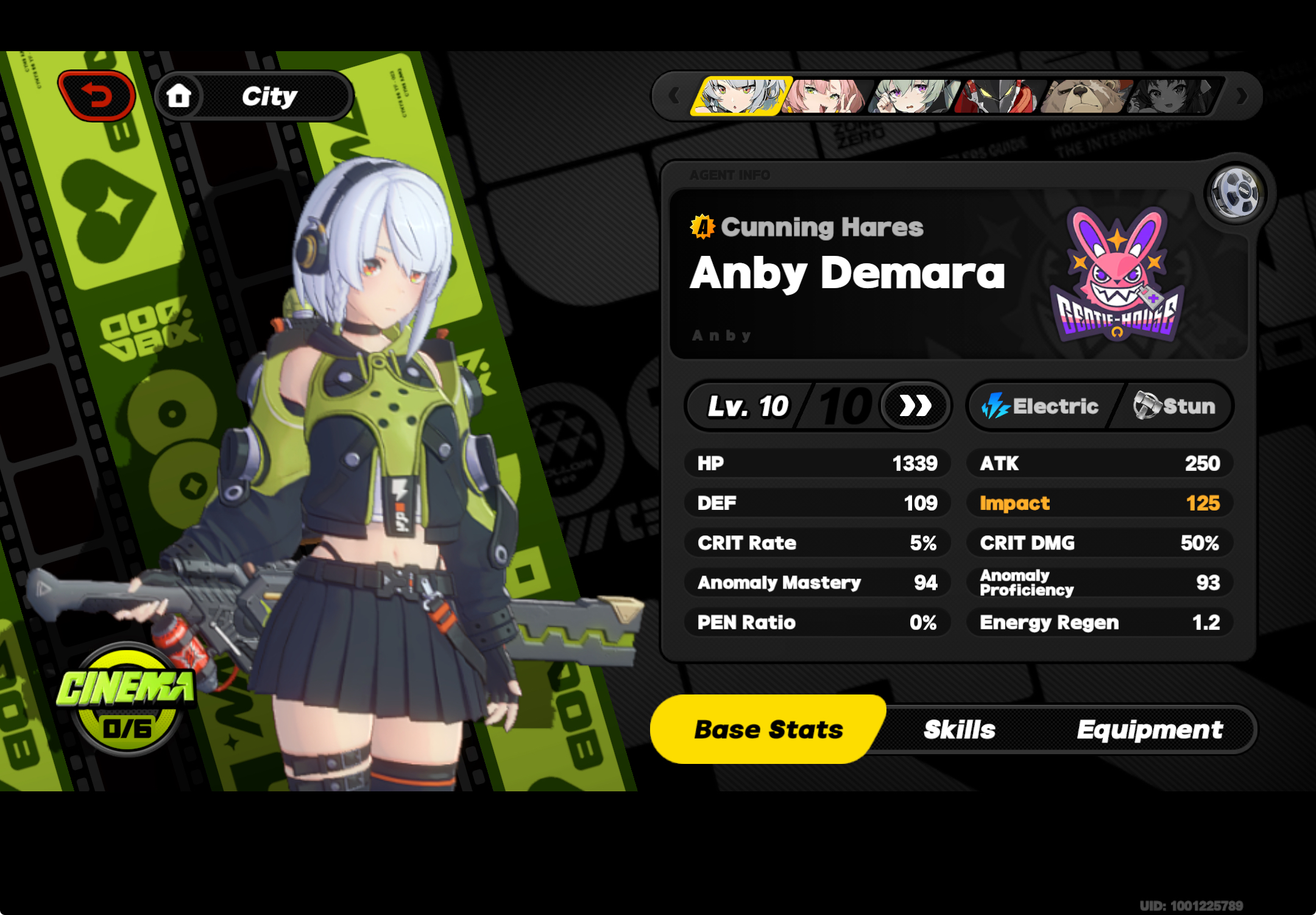Open the City navigation button
Viewport: 1316px width, 915px height.
pos(268,94)
